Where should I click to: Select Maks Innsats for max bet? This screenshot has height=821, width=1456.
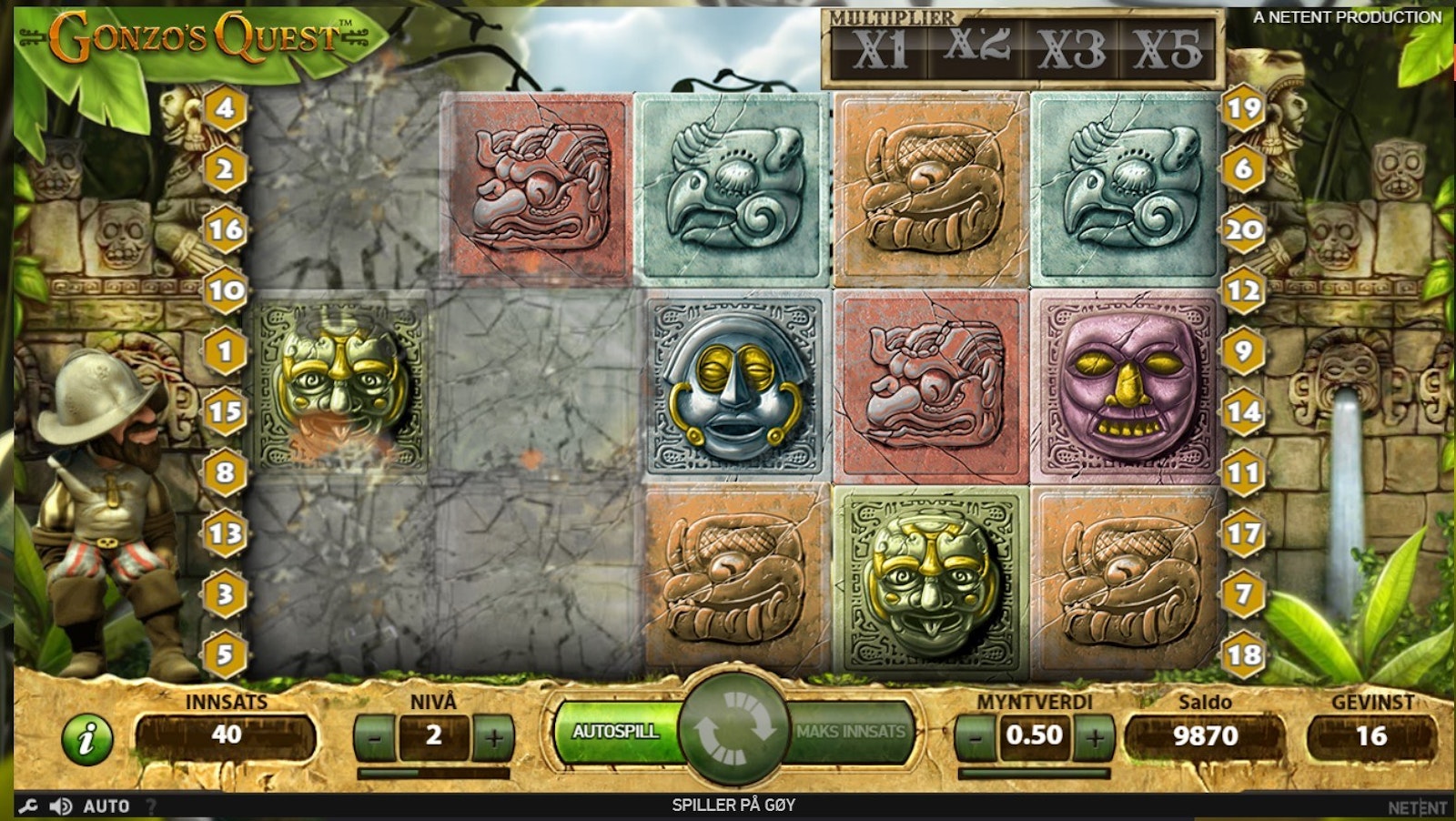(850, 732)
